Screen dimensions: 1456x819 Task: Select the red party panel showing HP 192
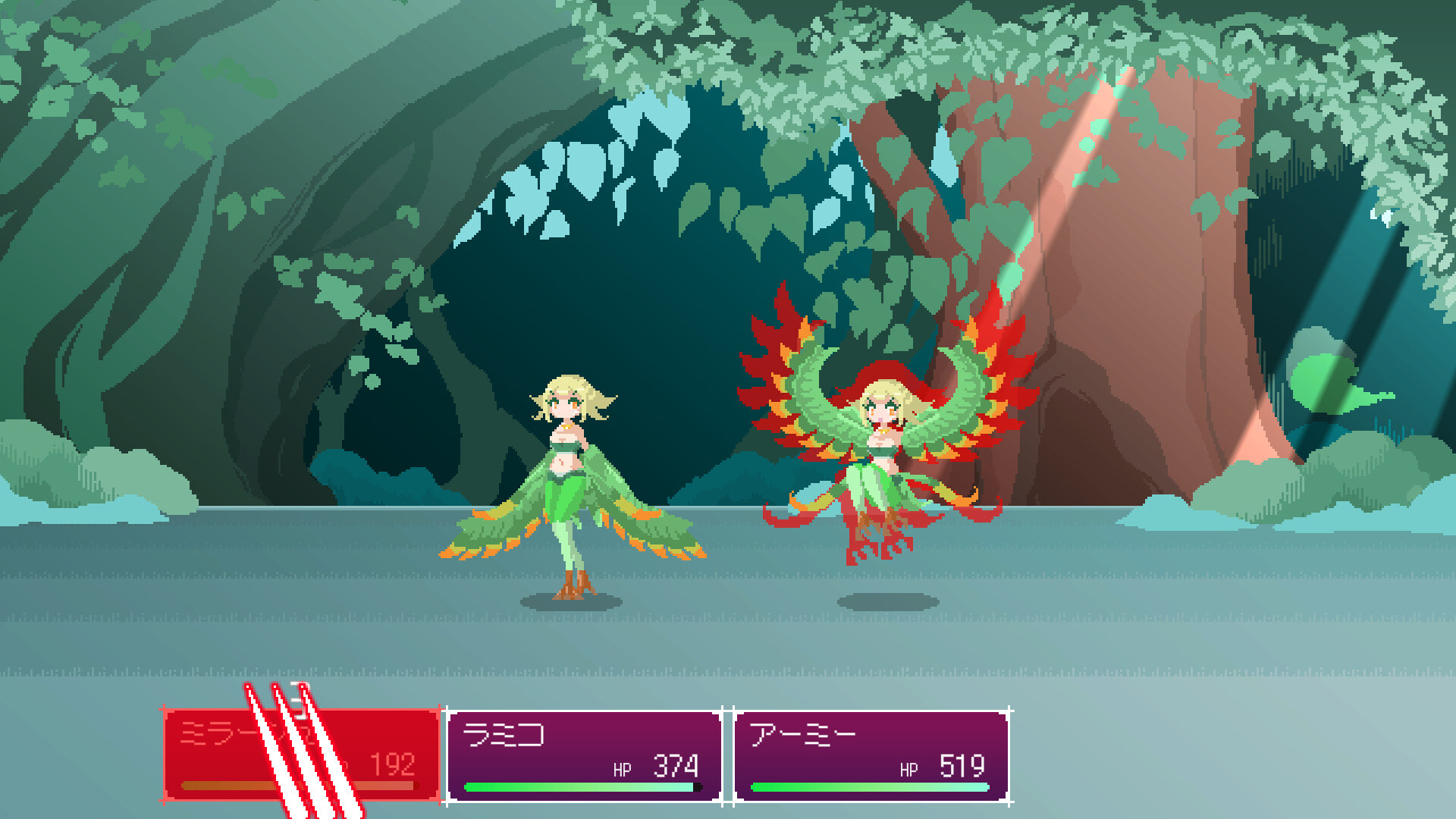302,754
